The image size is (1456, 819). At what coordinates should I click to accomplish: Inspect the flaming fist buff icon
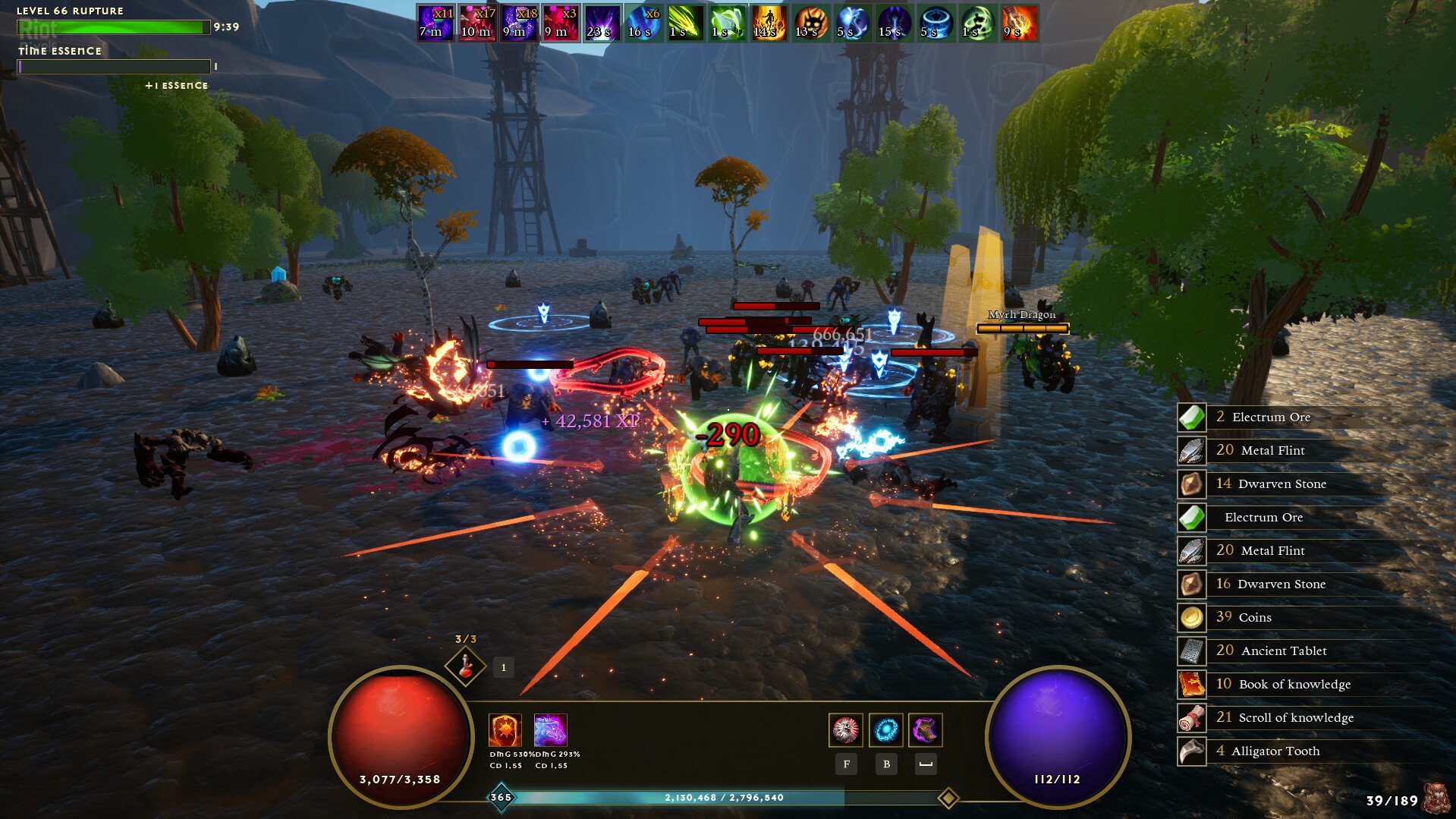coord(1019,23)
